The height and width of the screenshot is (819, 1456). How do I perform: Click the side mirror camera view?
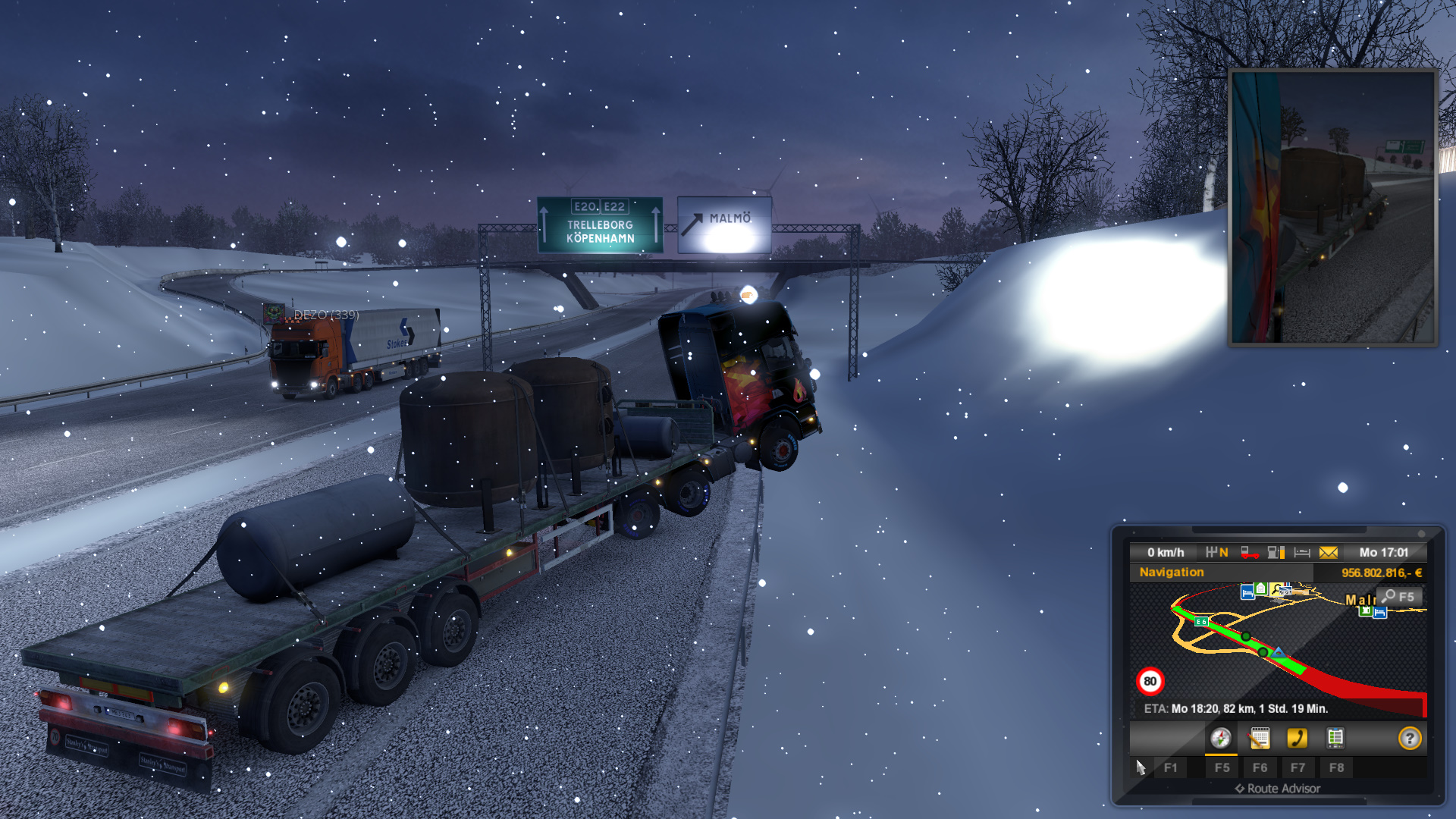[1333, 207]
